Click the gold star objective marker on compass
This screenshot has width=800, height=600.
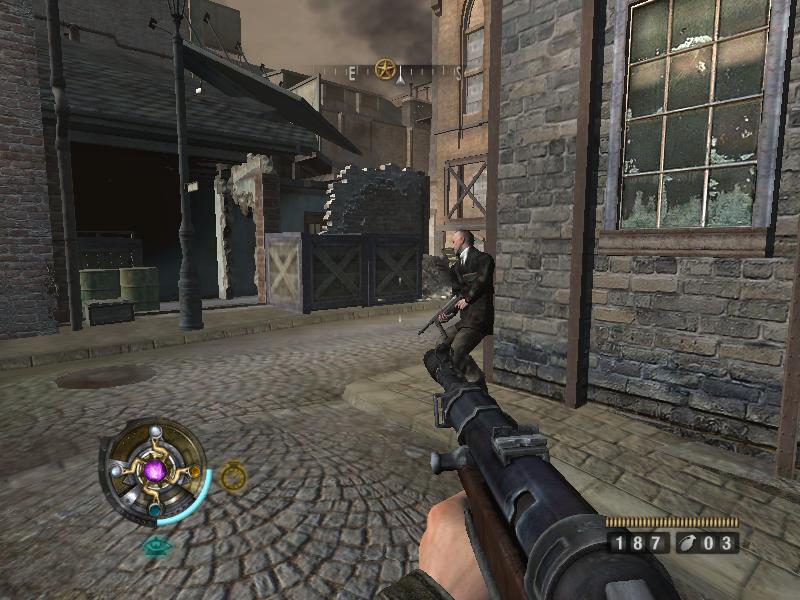[384, 69]
